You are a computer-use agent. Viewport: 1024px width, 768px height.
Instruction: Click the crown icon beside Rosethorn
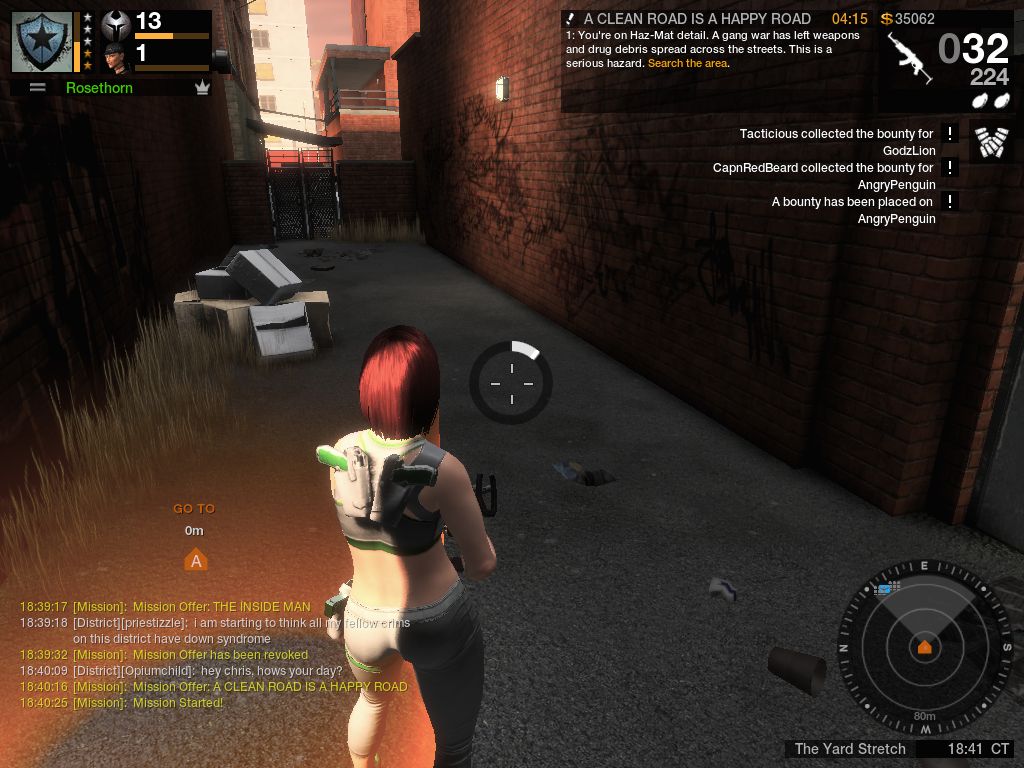coord(203,88)
